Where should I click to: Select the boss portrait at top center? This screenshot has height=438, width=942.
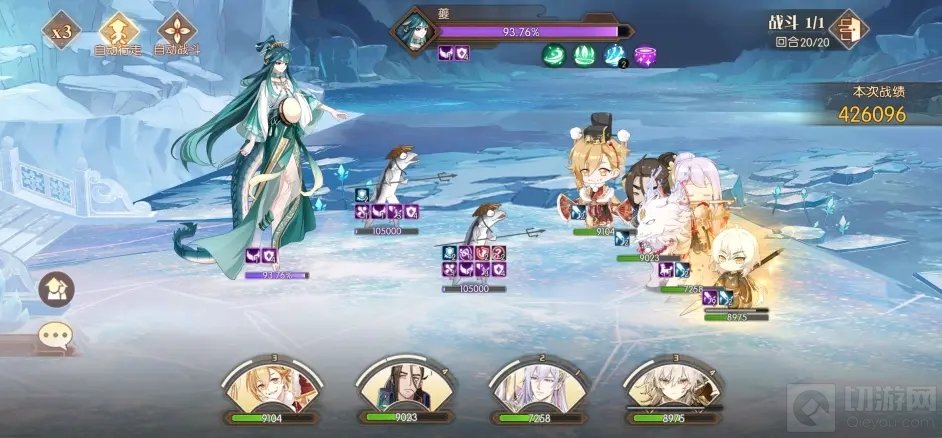[x=413, y=30]
